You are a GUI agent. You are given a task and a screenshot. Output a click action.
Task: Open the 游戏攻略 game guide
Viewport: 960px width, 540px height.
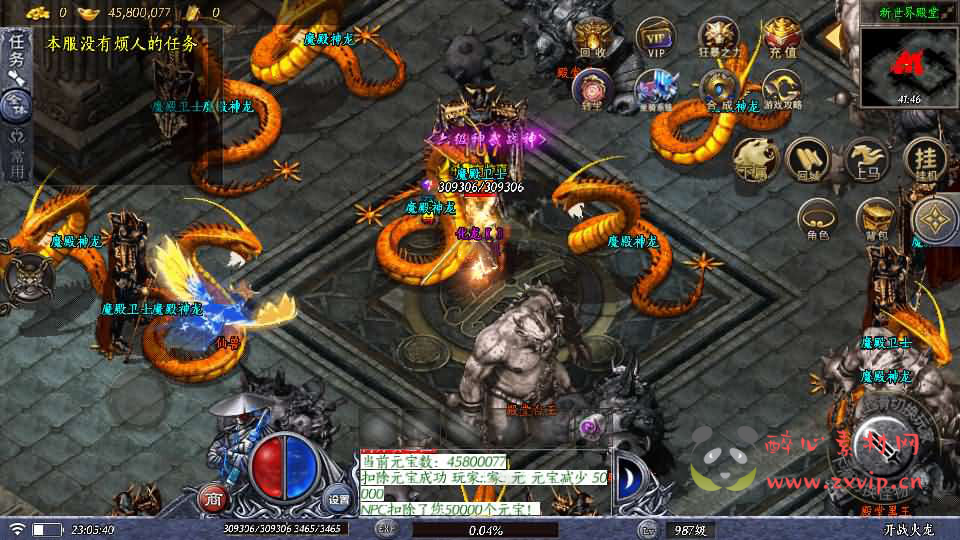[x=781, y=88]
